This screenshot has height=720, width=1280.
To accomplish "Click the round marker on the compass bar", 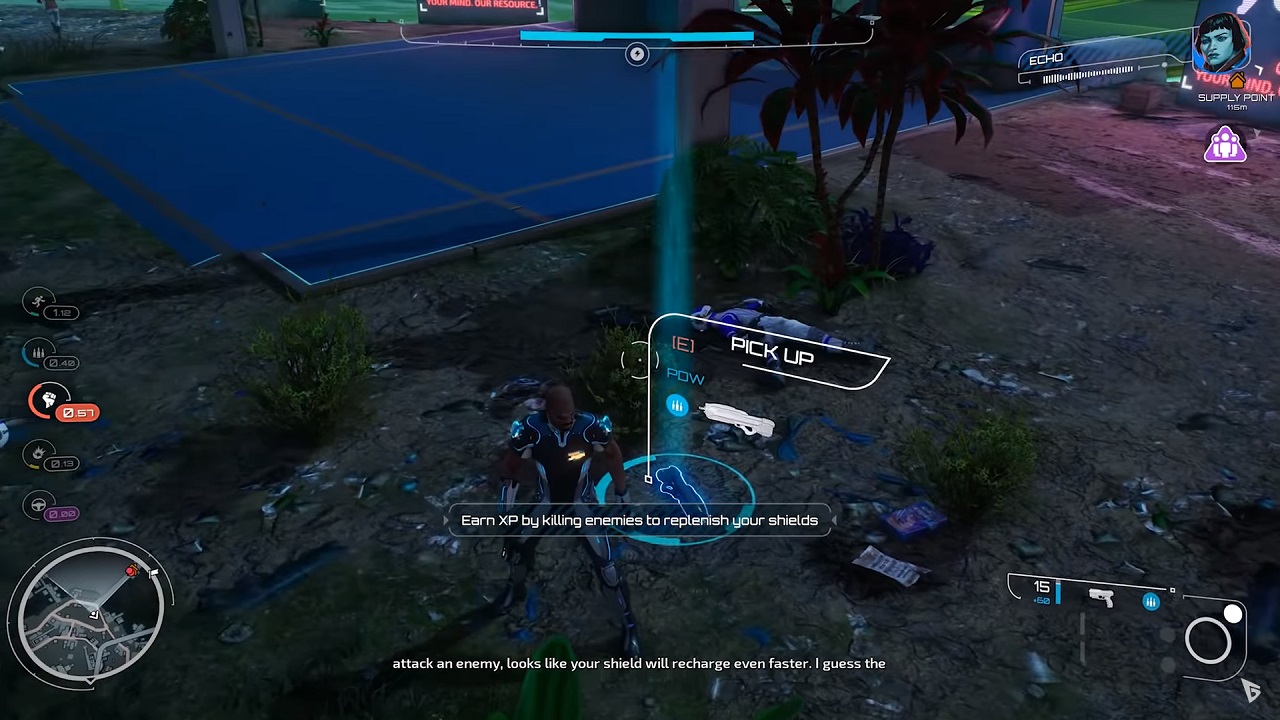I will (637, 55).
